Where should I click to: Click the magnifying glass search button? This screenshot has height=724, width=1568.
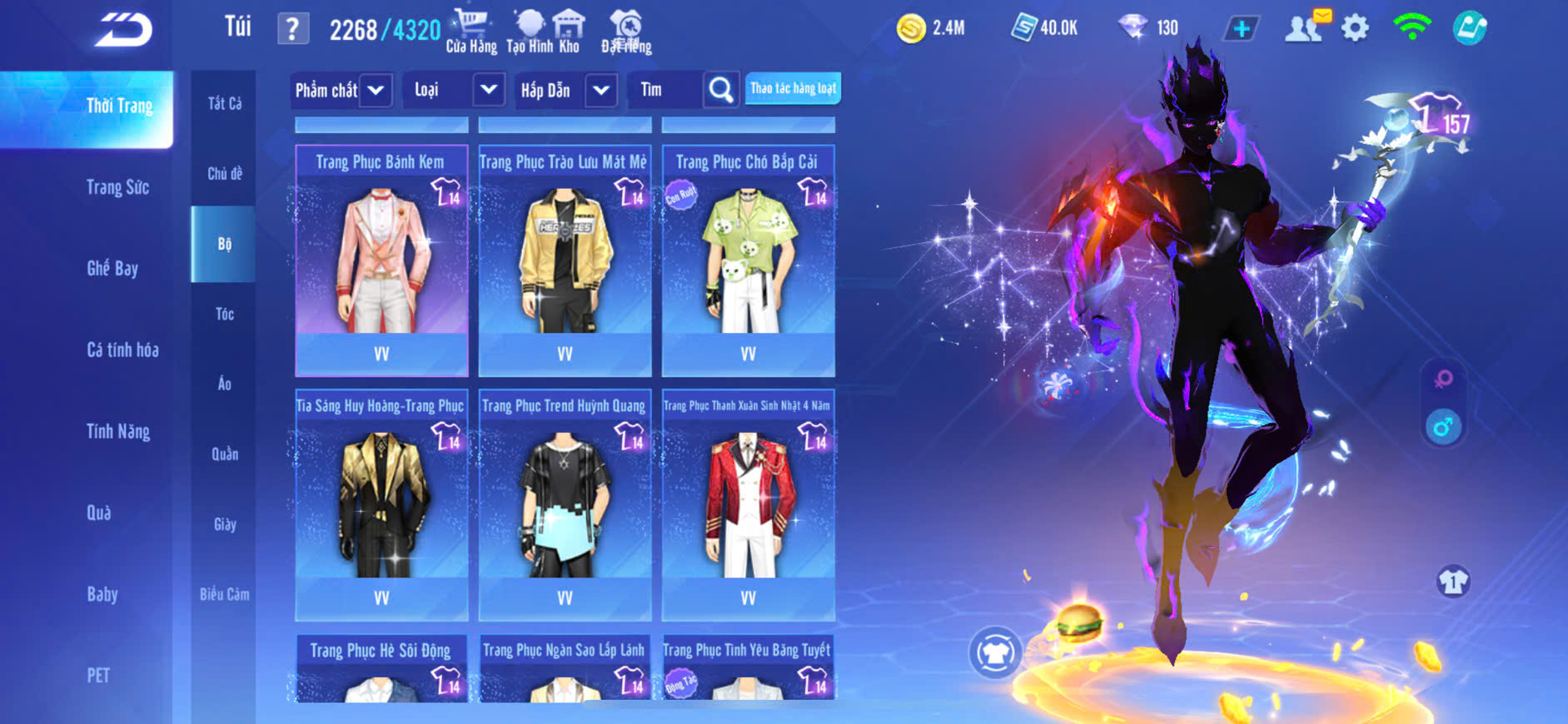click(721, 90)
